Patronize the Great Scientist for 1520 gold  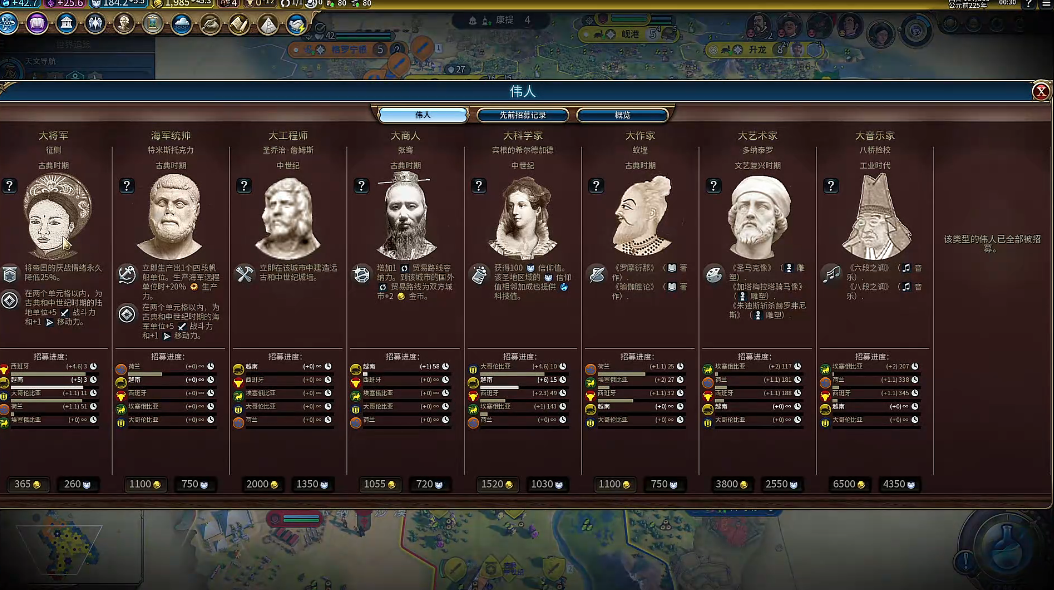496,484
